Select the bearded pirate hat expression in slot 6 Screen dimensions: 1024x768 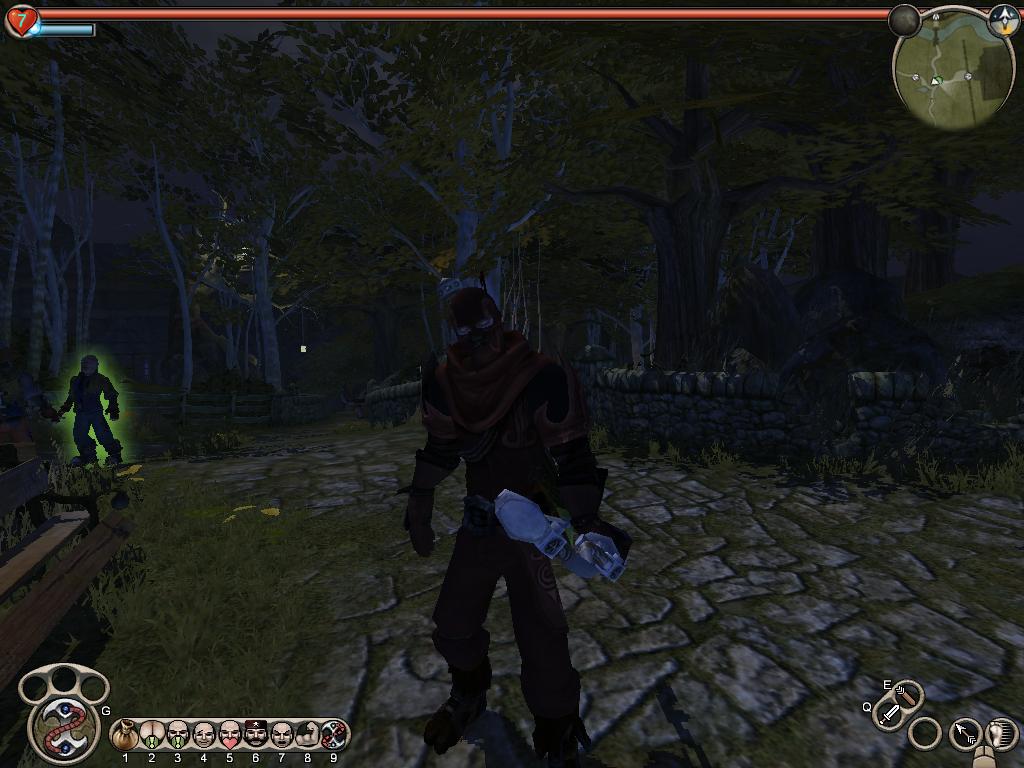256,735
